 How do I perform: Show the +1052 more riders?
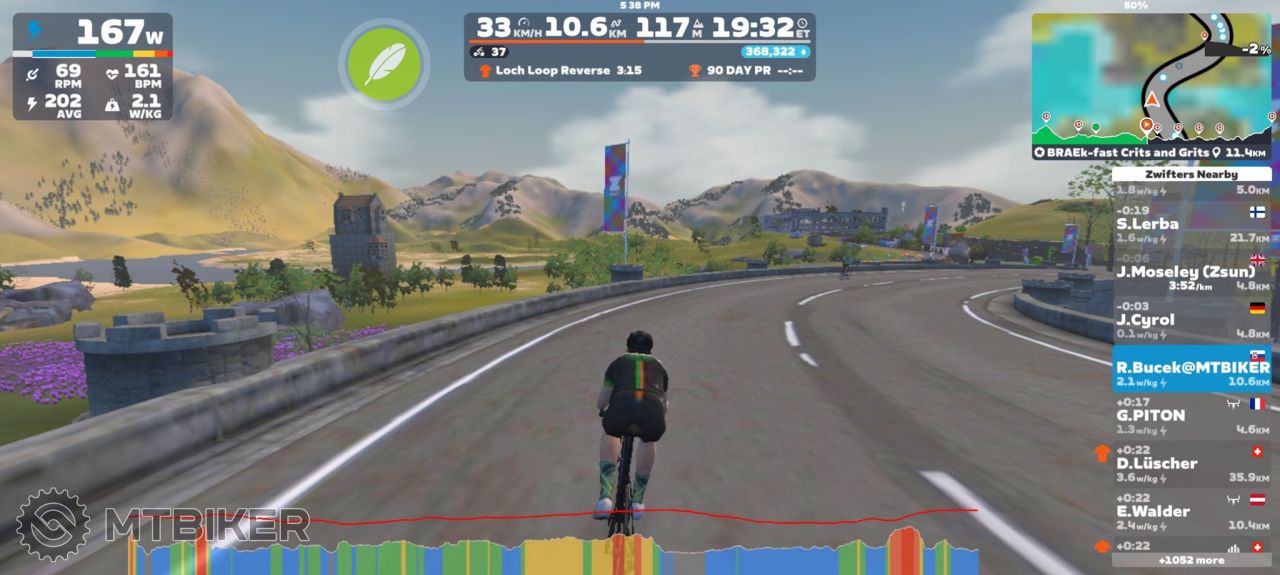point(1191,560)
